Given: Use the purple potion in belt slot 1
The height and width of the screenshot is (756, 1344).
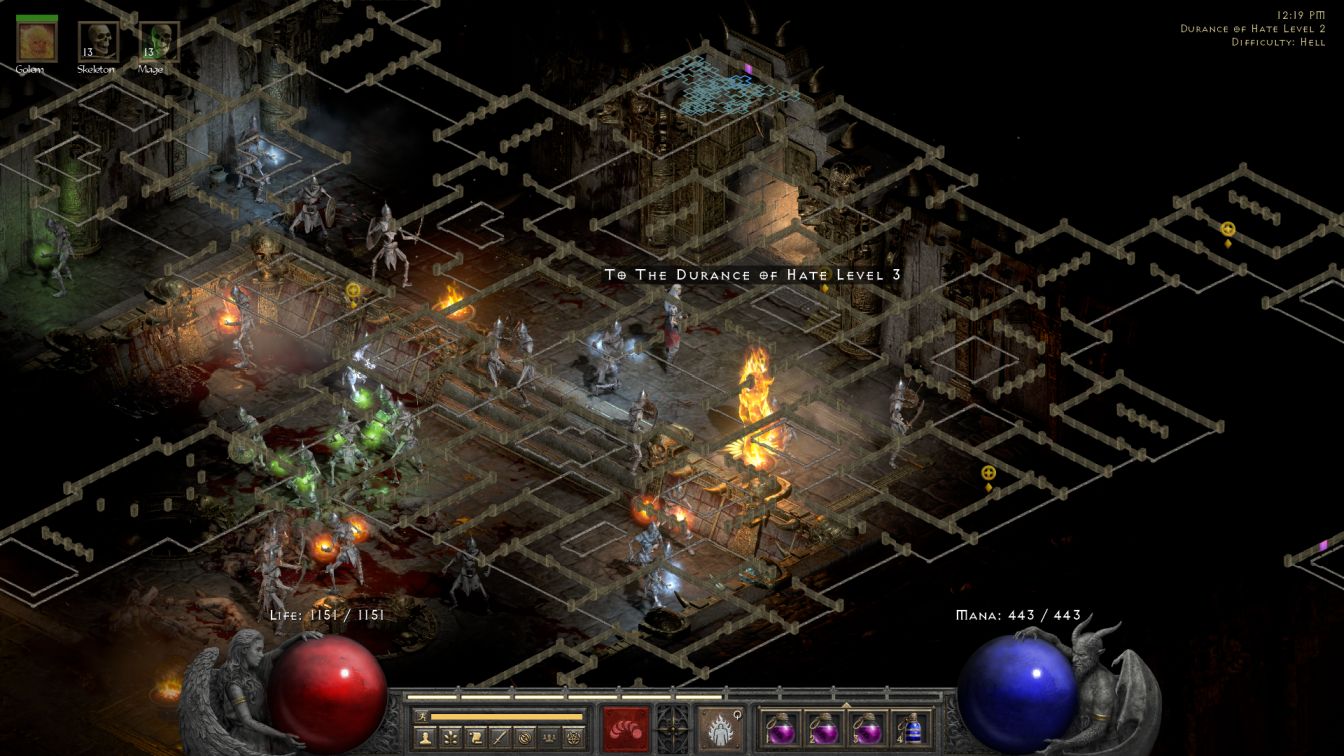Looking at the screenshot, I should (x=781, y=727).
